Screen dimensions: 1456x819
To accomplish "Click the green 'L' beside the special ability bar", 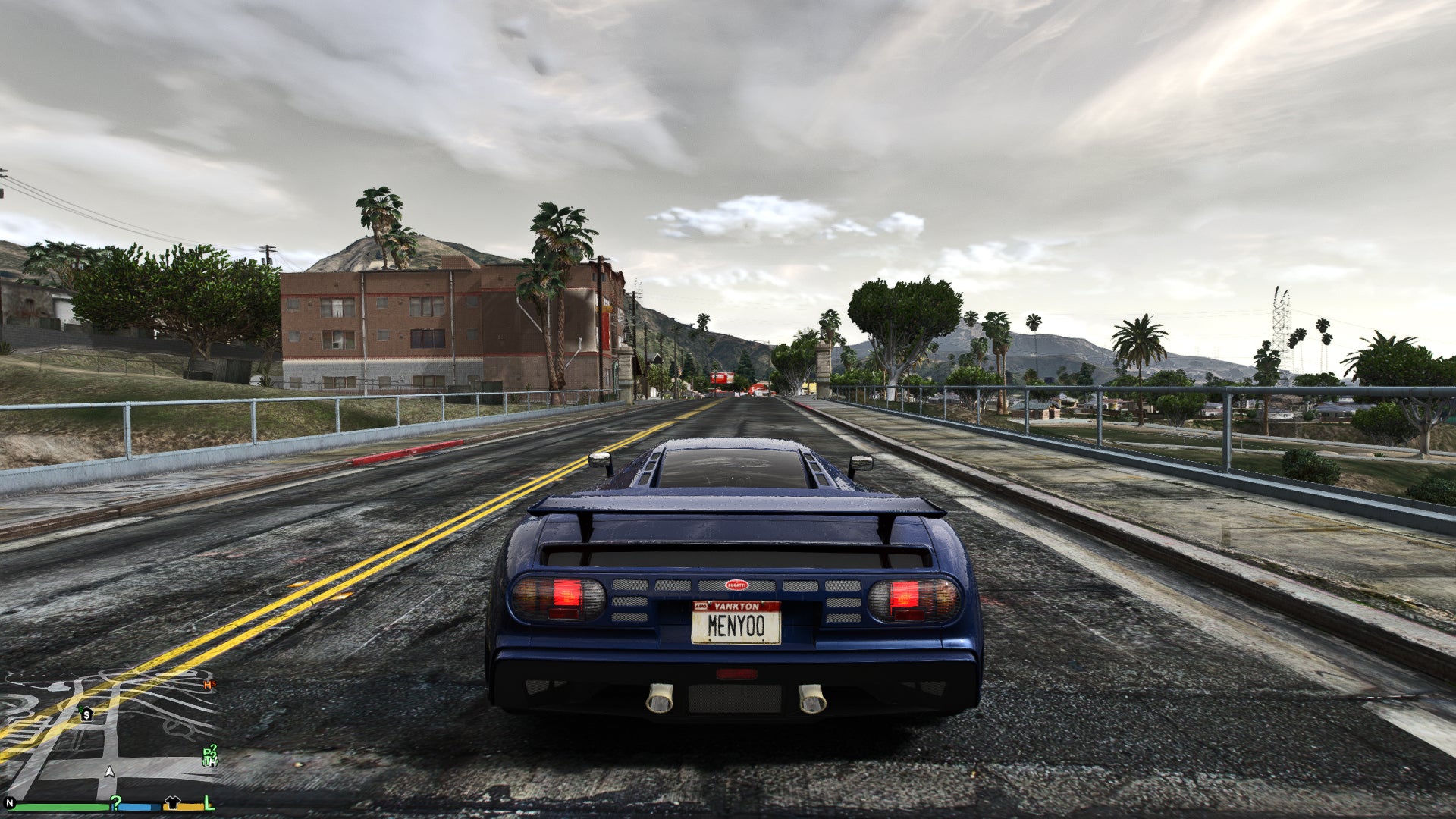I will 208,805.
